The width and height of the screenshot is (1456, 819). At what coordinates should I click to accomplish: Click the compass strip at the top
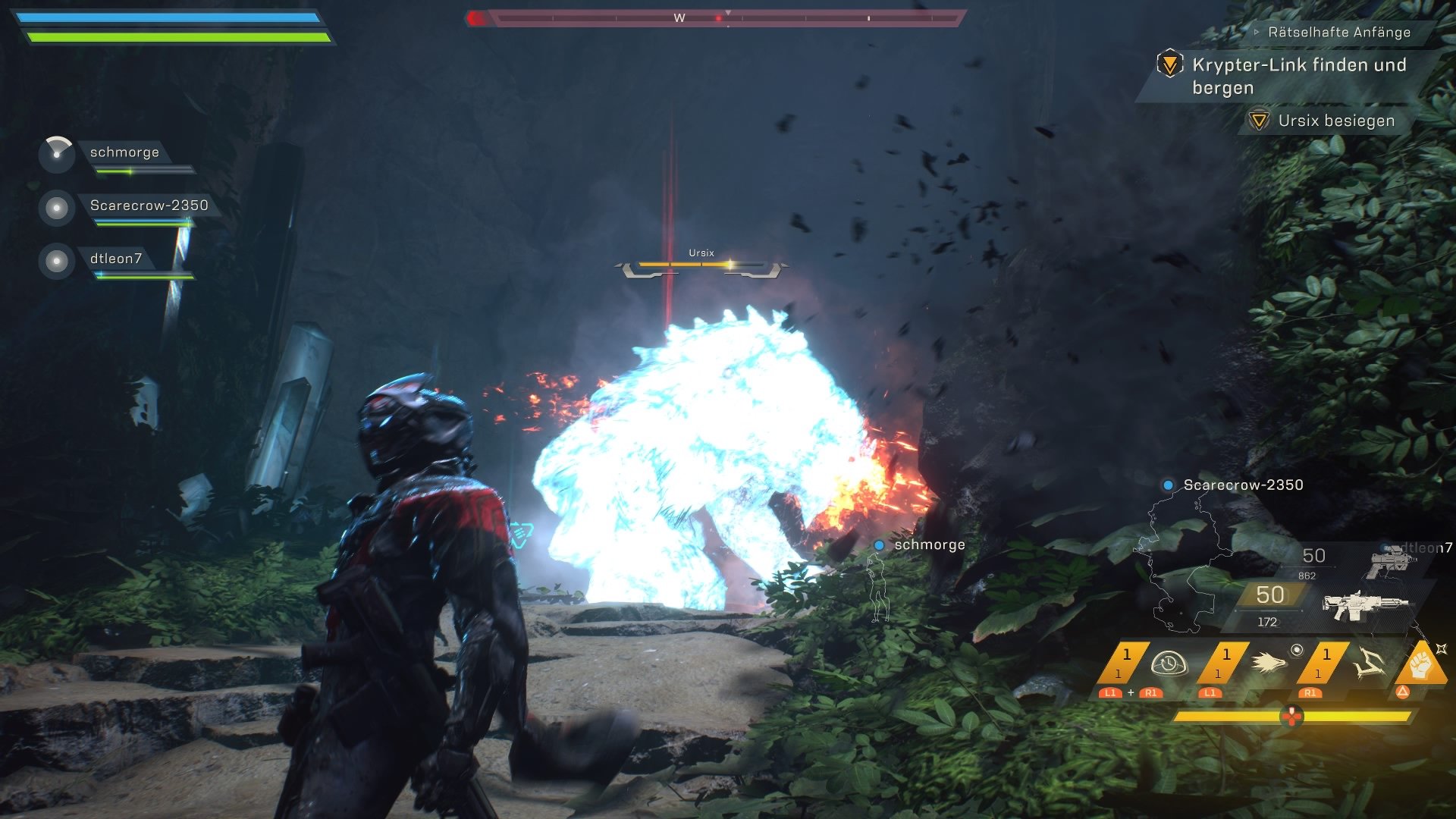click(x=716, y=17)
